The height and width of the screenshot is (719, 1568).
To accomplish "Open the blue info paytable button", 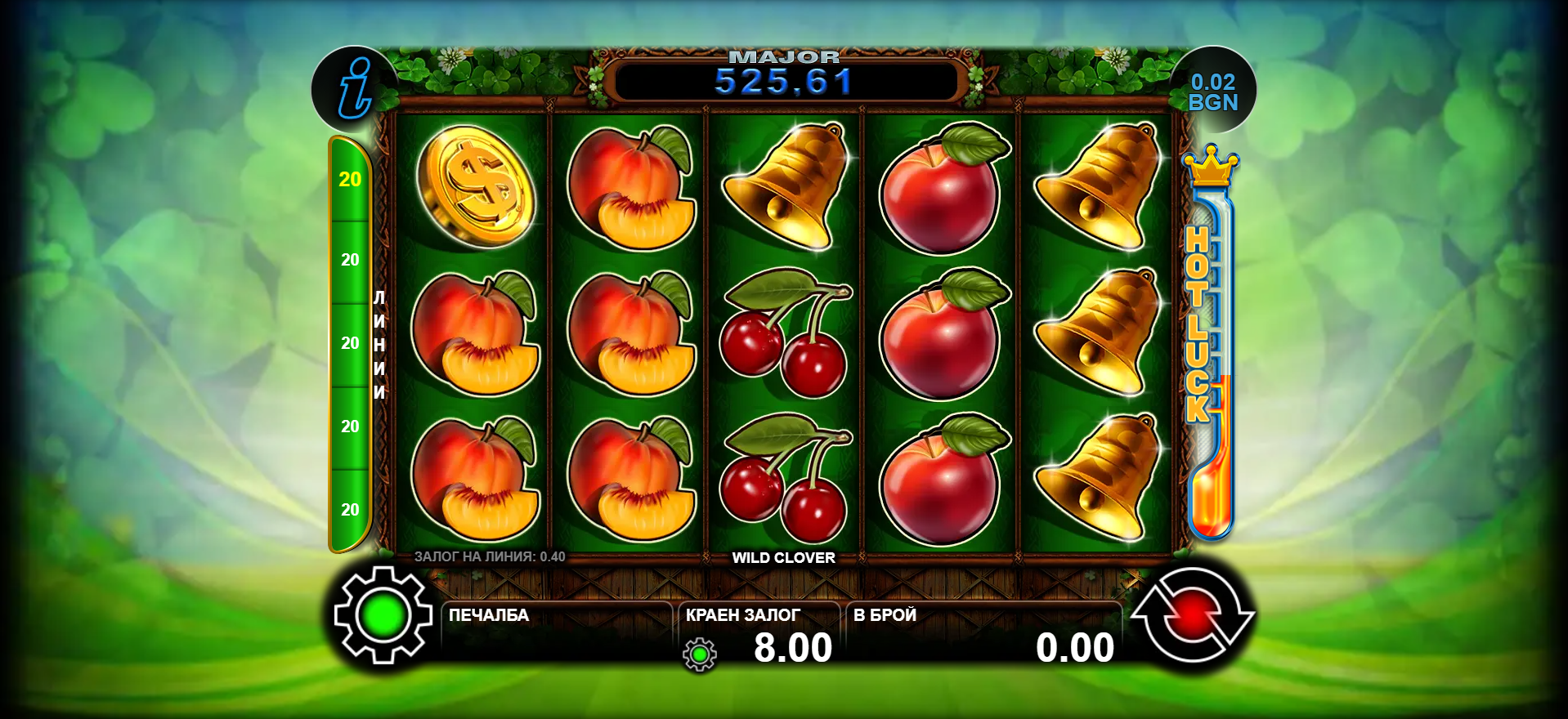I will point(355,88).
